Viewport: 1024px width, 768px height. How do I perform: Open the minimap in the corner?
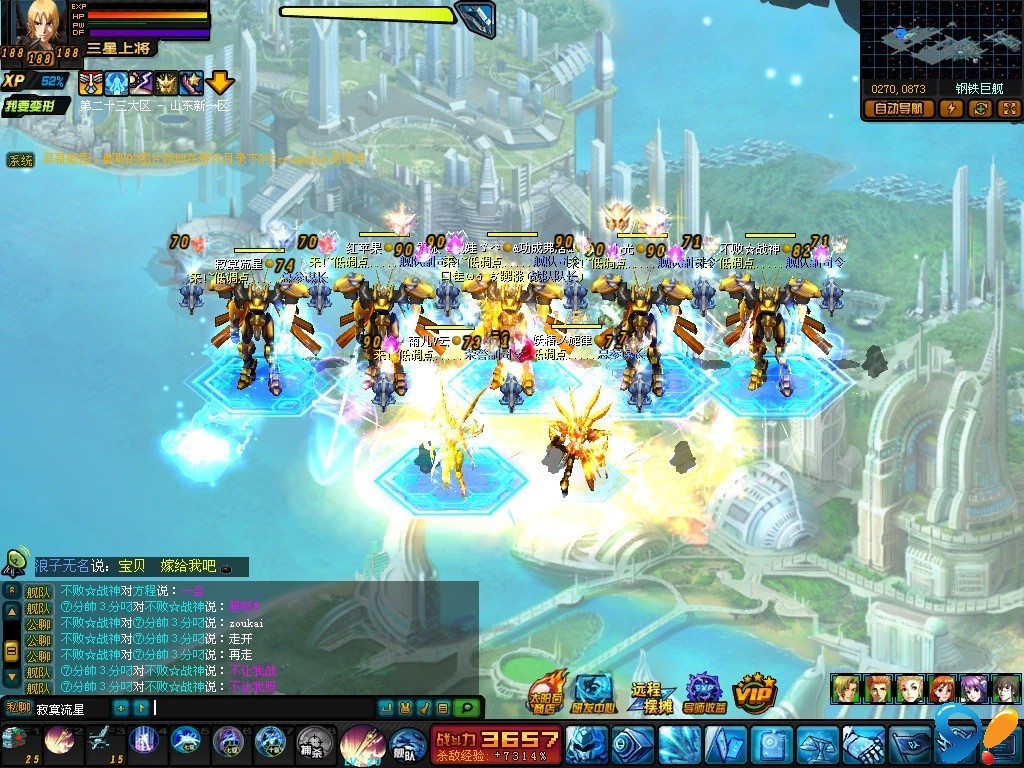click(x=939, y=38)
